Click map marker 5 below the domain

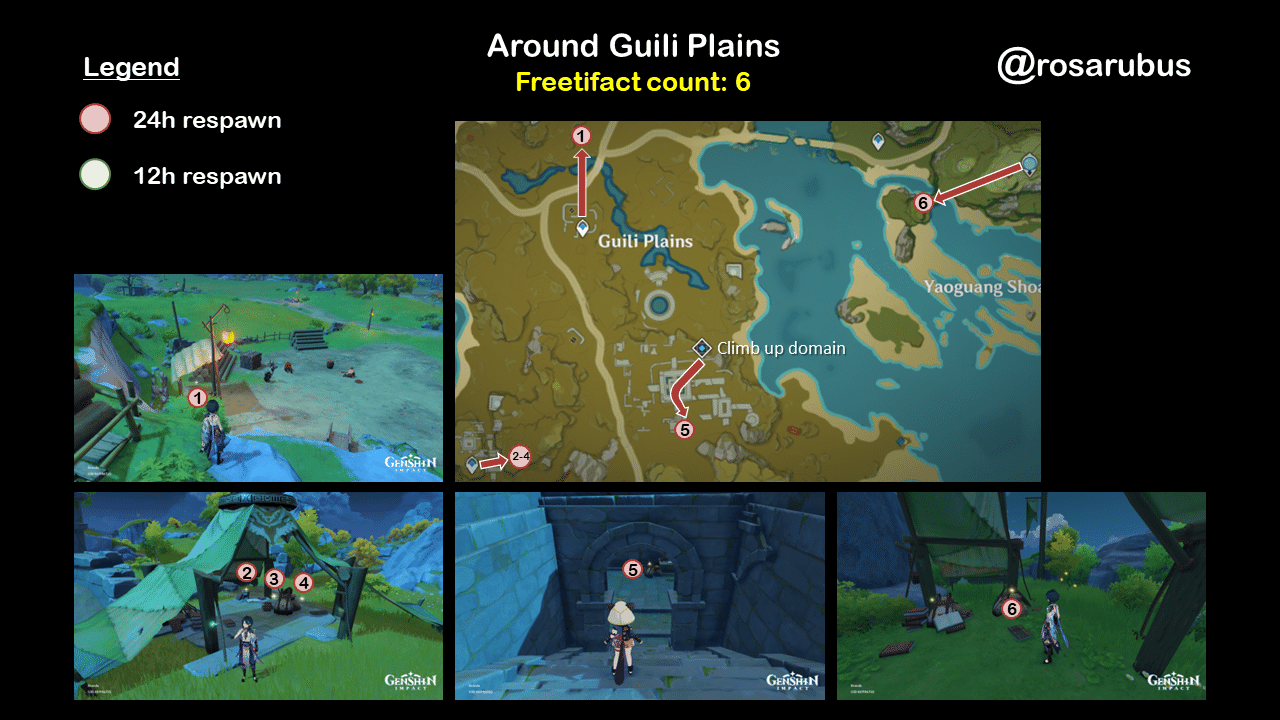click(x=685, y=430)
